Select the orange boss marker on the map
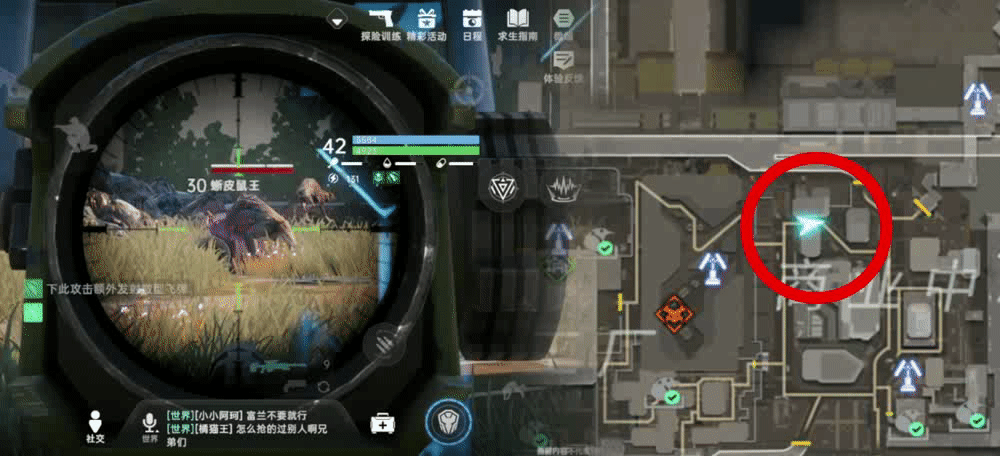 coord(677,314)
